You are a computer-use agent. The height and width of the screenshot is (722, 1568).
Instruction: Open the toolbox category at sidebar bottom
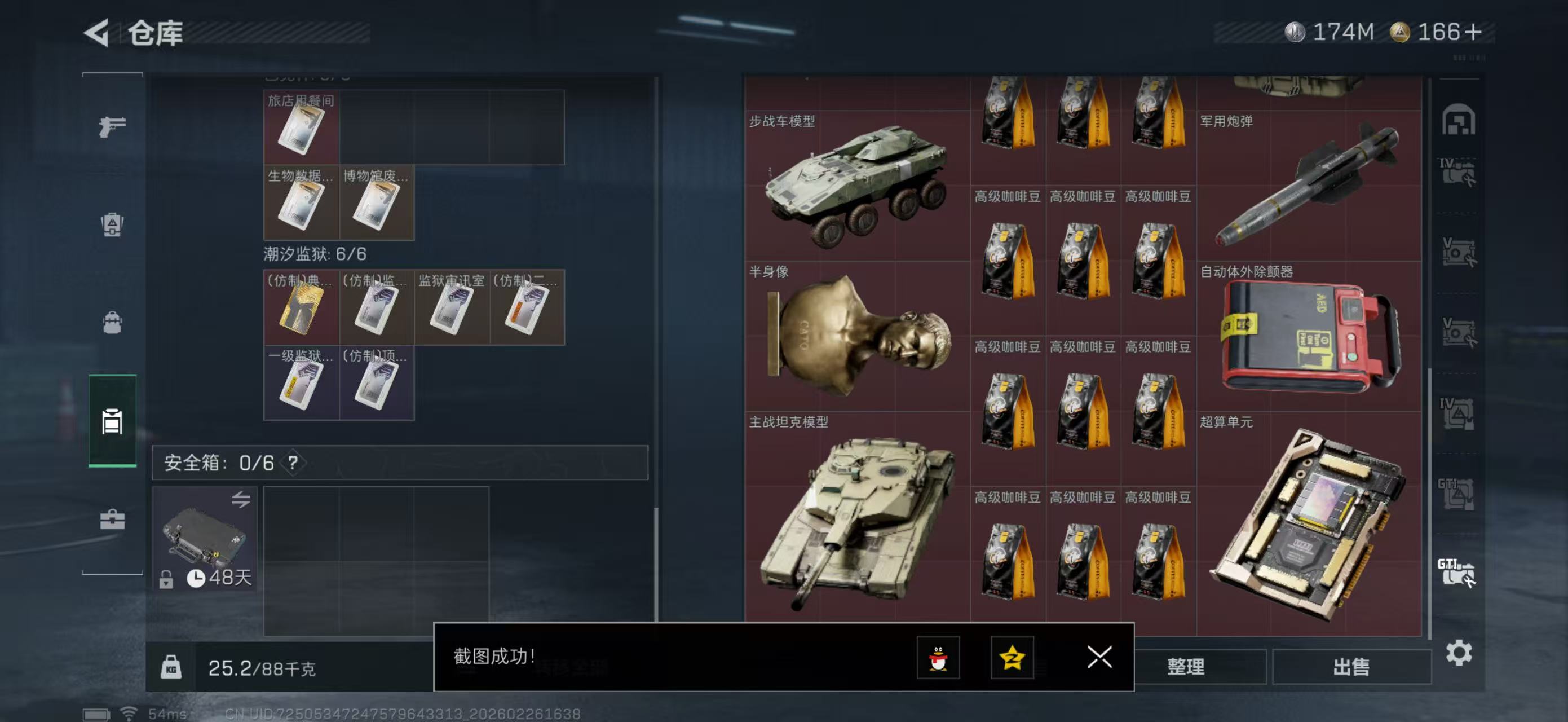coord(113,517)
